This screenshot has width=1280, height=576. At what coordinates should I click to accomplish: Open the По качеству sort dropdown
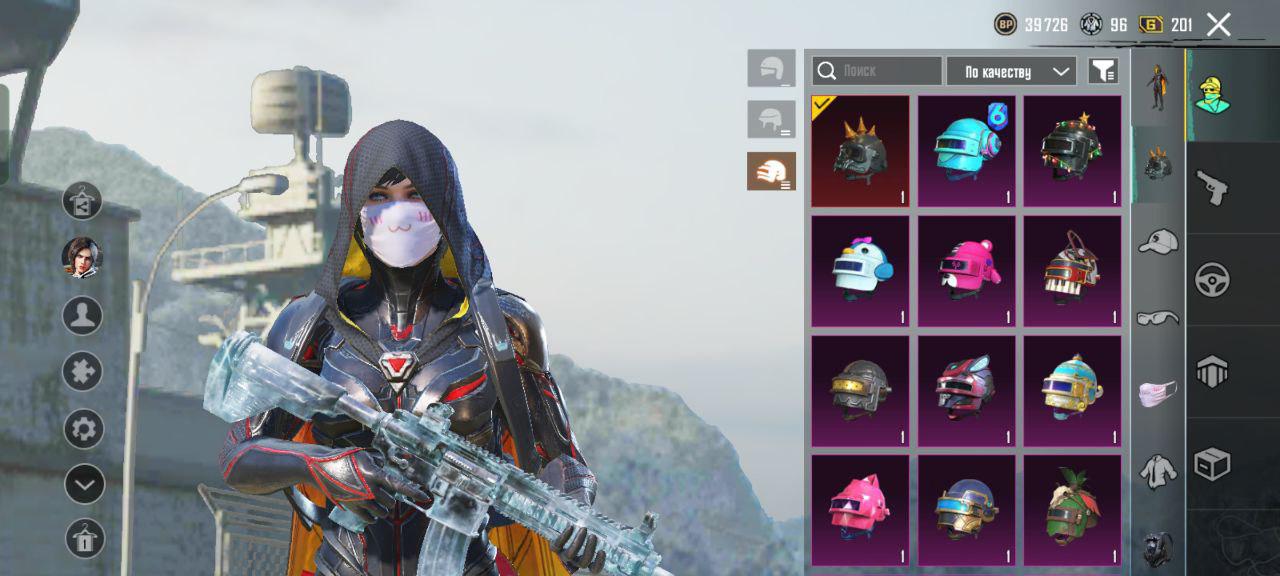tap(1011, 71)
